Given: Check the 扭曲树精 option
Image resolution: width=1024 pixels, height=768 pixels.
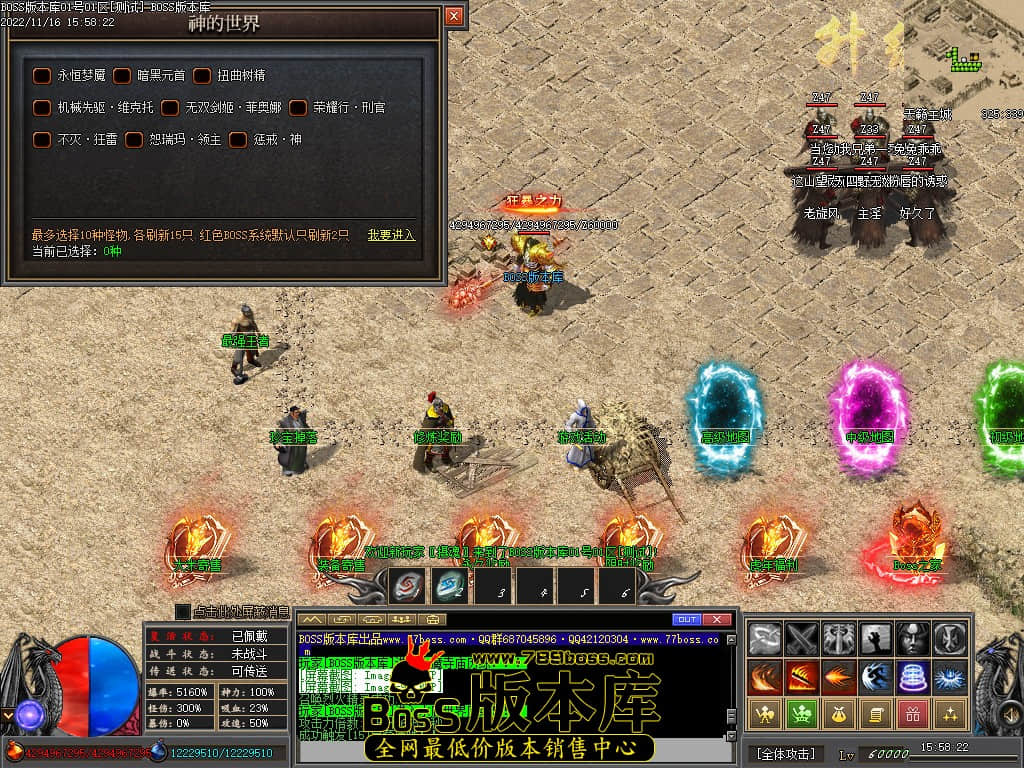Looking at the screenshot, I should [202, 75].
